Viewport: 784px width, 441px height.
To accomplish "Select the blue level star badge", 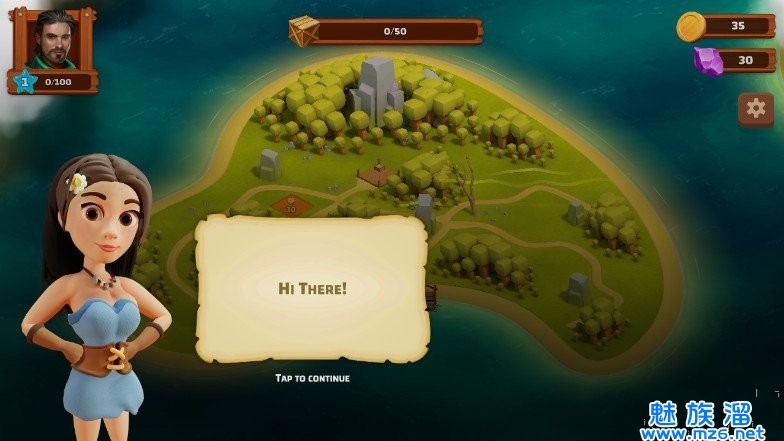I will tap(25, 82).
